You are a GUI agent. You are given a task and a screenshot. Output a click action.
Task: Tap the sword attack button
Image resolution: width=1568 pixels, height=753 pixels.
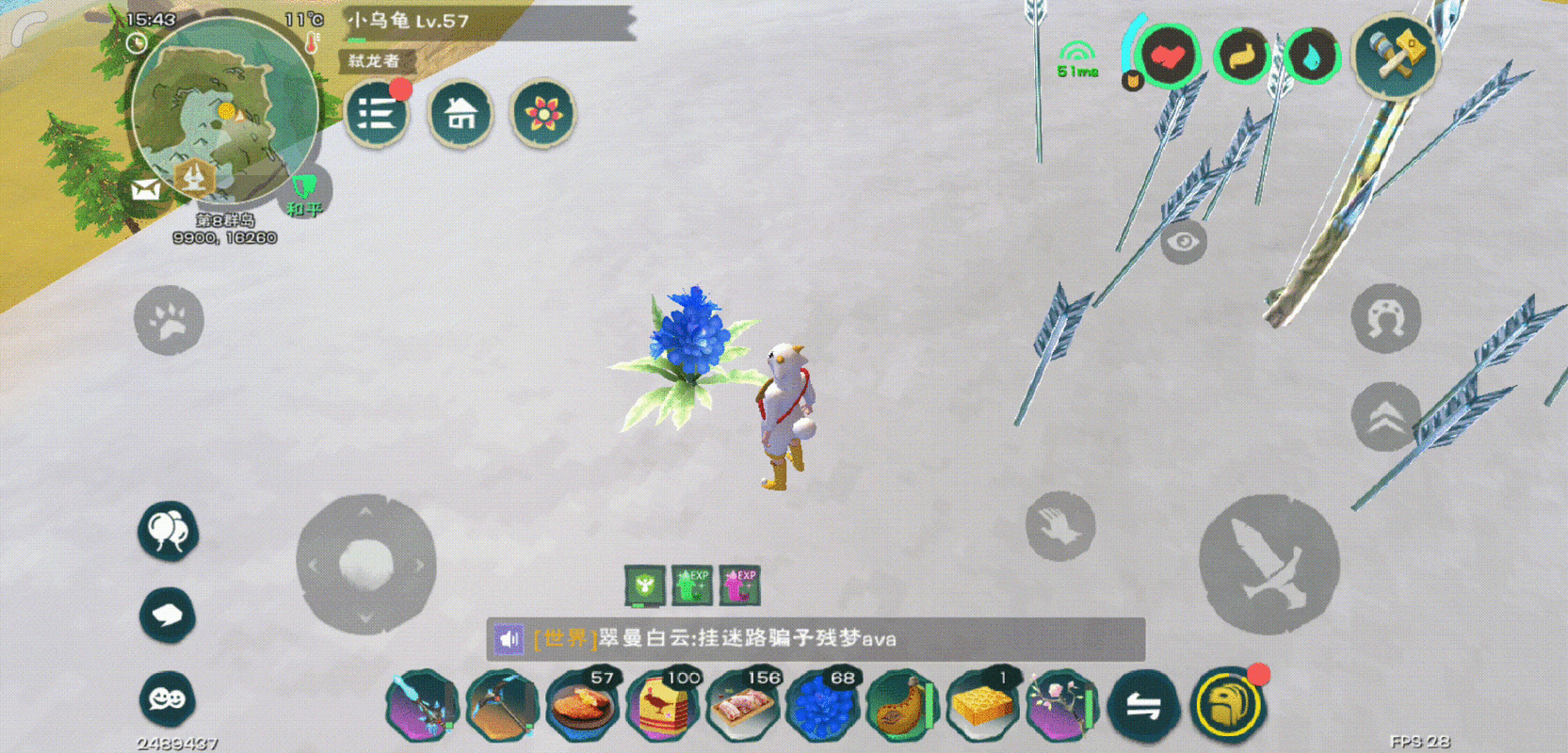[x=1269, y=564]
